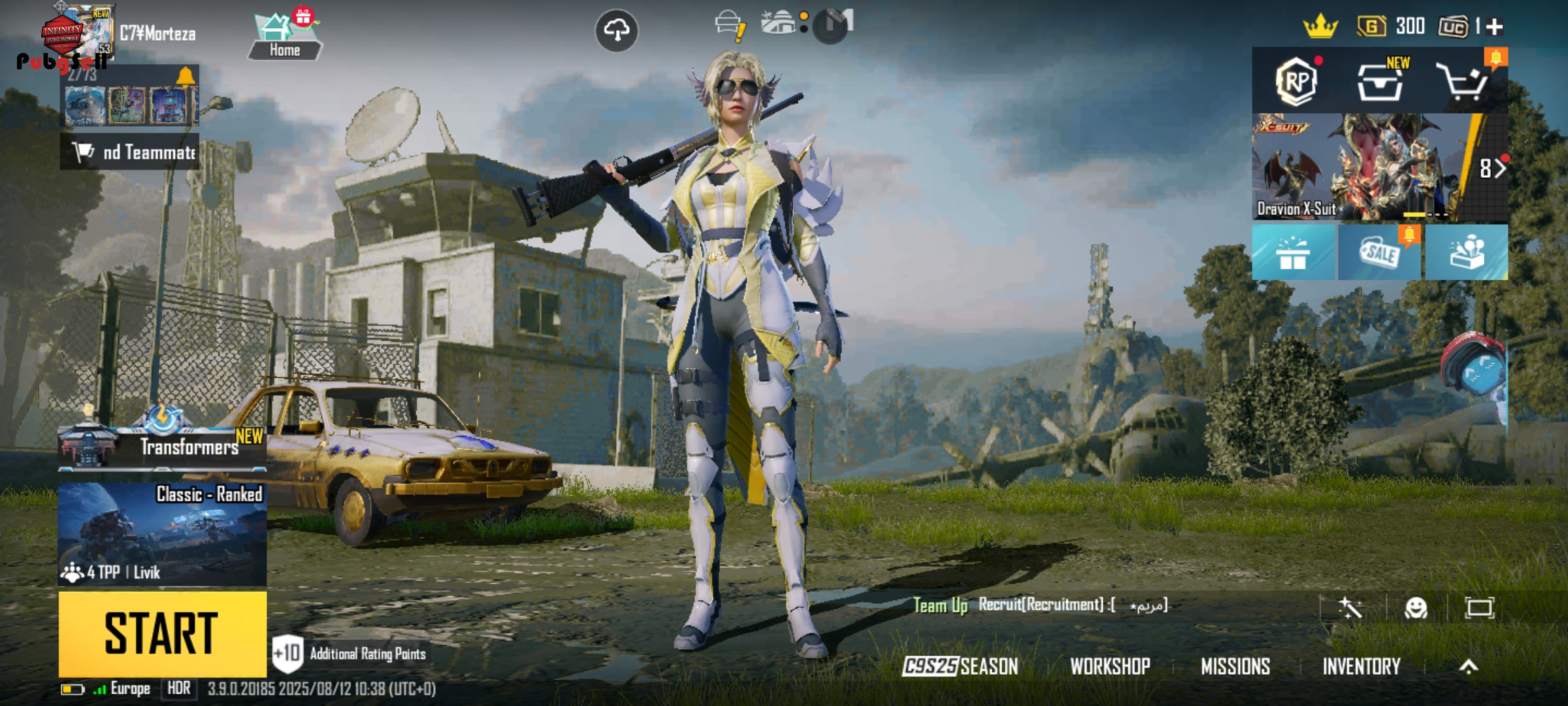Tap the yellow START button
Image resolution: width=1568 pixels, height=706 pixels.
162,633
